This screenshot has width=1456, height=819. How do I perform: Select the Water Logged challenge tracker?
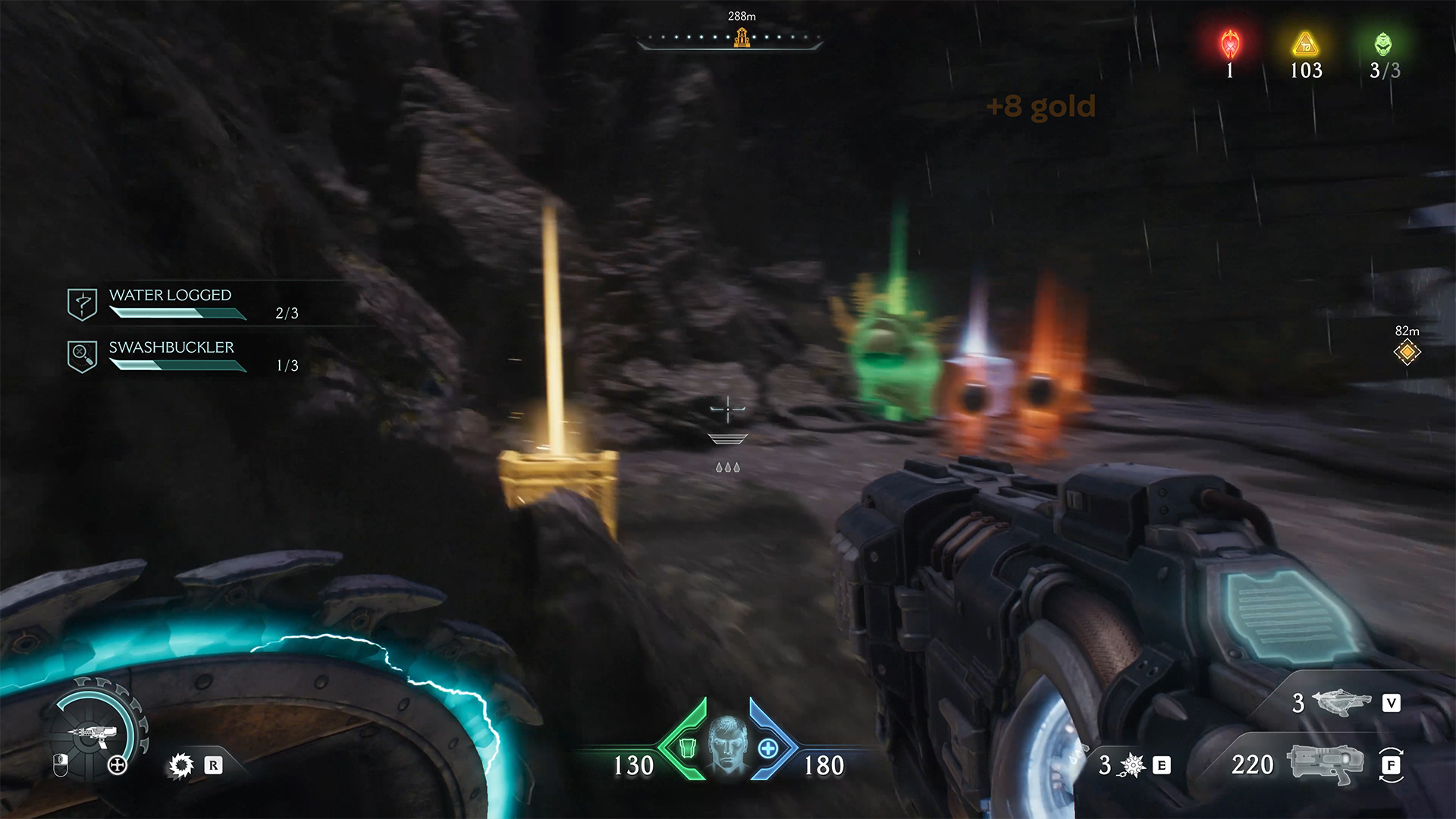click(170, 303)
